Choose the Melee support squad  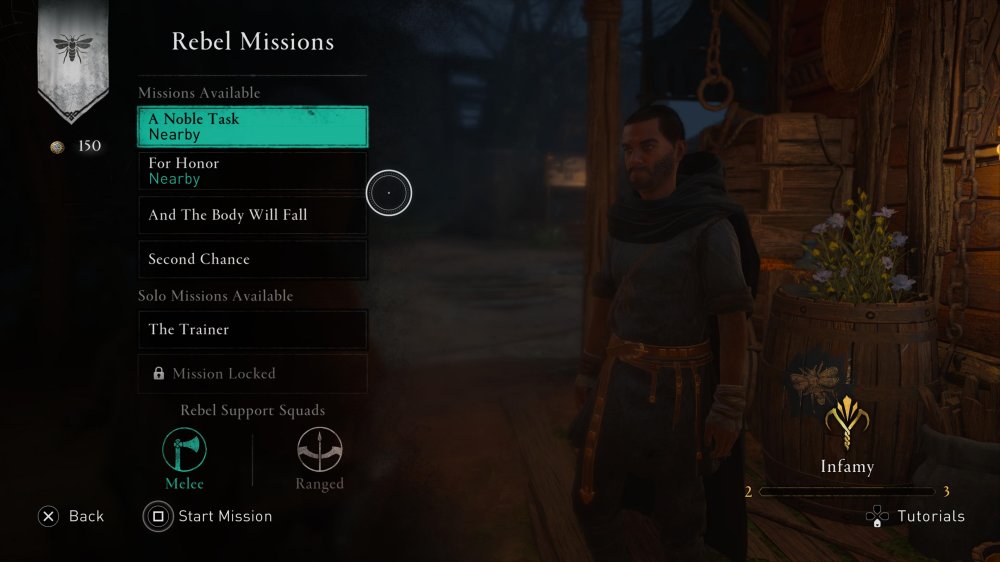click(x=185, y=452)
